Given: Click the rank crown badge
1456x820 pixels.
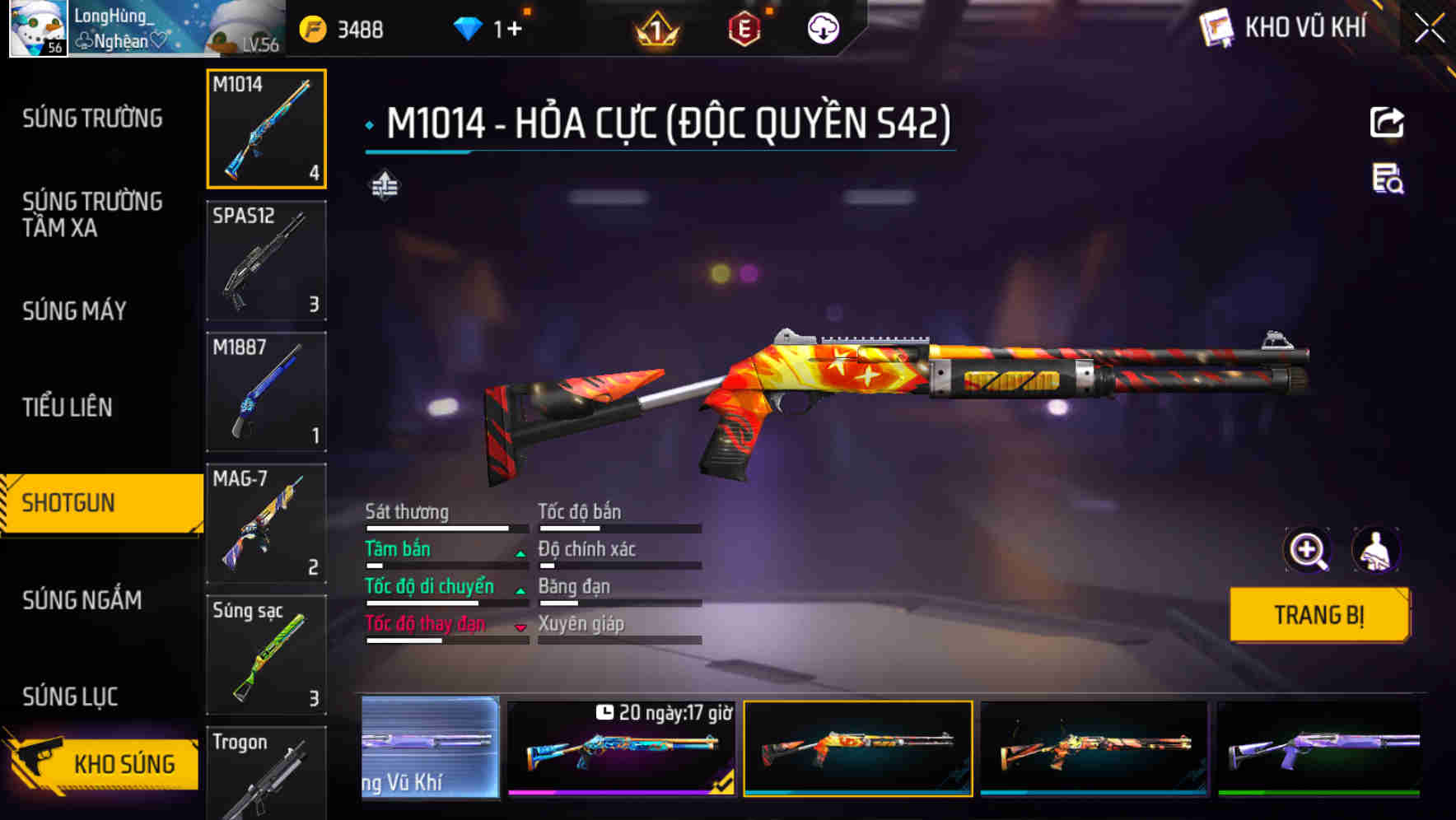Looking at the screenshot, I should pyautogui.click(x=654, y=30).
